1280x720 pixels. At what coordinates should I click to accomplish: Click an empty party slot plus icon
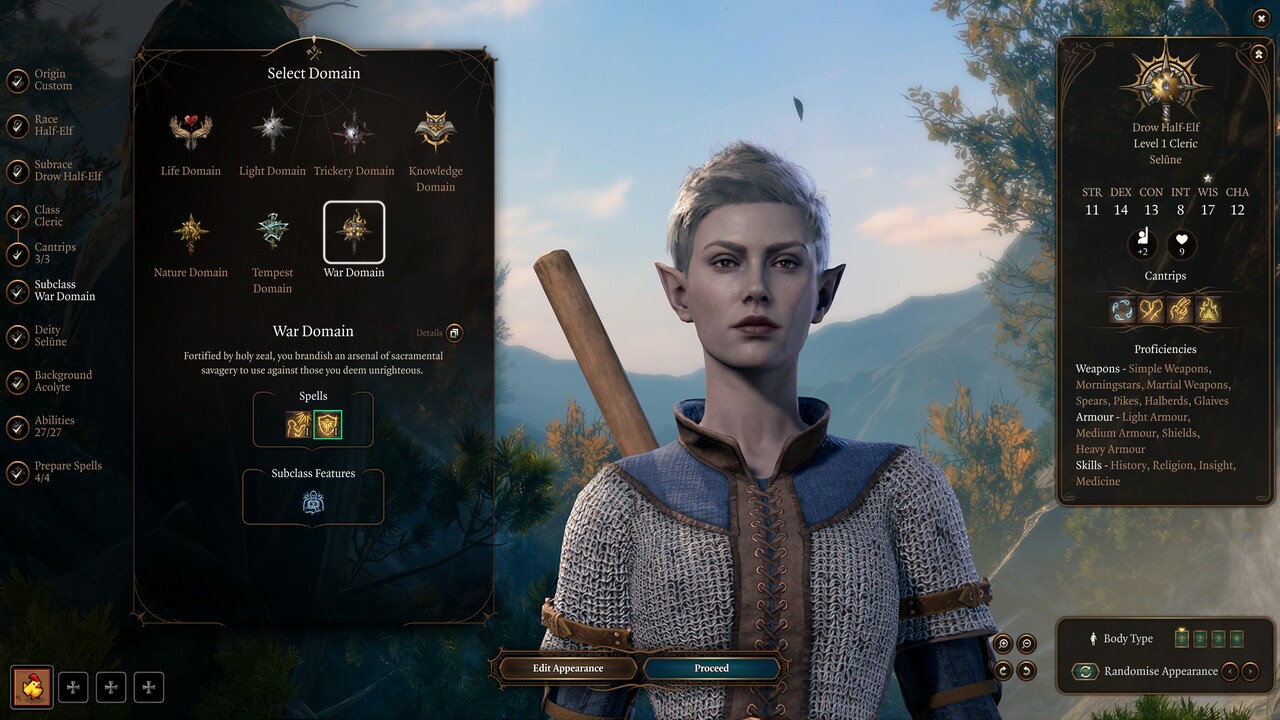click(x=72, y=687)
